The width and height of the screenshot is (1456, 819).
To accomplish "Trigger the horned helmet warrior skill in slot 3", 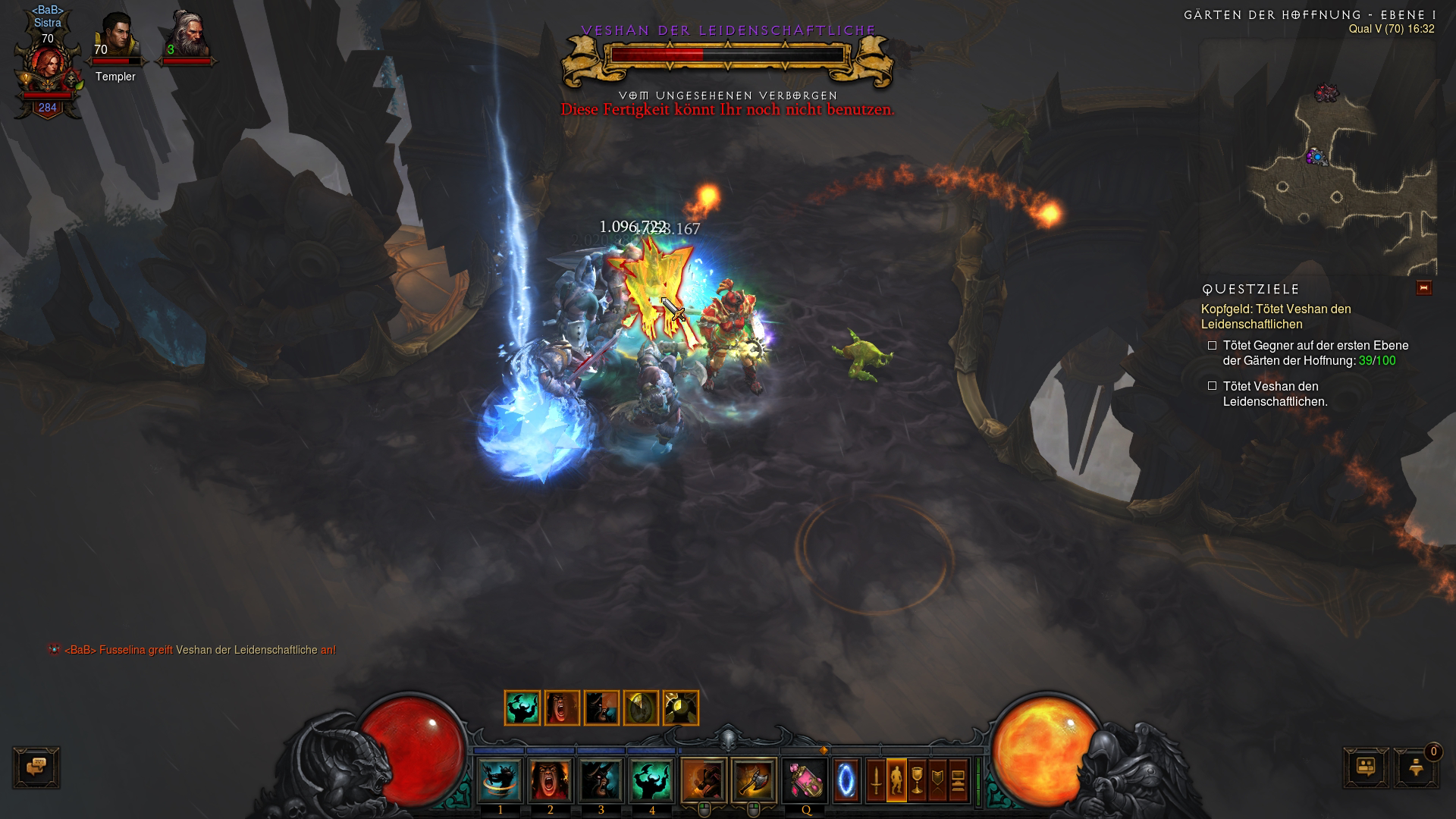I will [x=601, y=780].
